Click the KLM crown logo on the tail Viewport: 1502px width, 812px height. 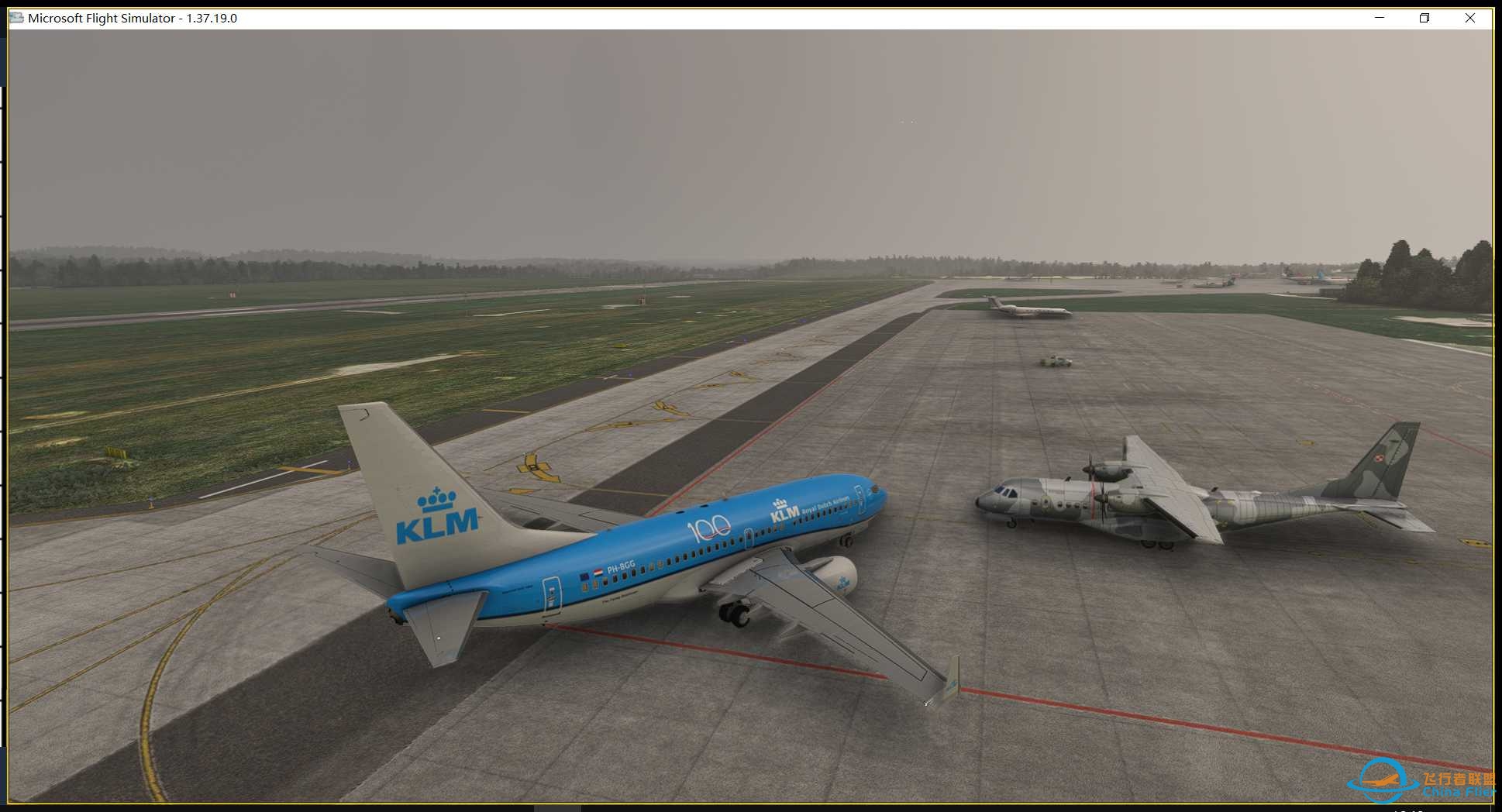pyautogui.click(x=436, y=497)
